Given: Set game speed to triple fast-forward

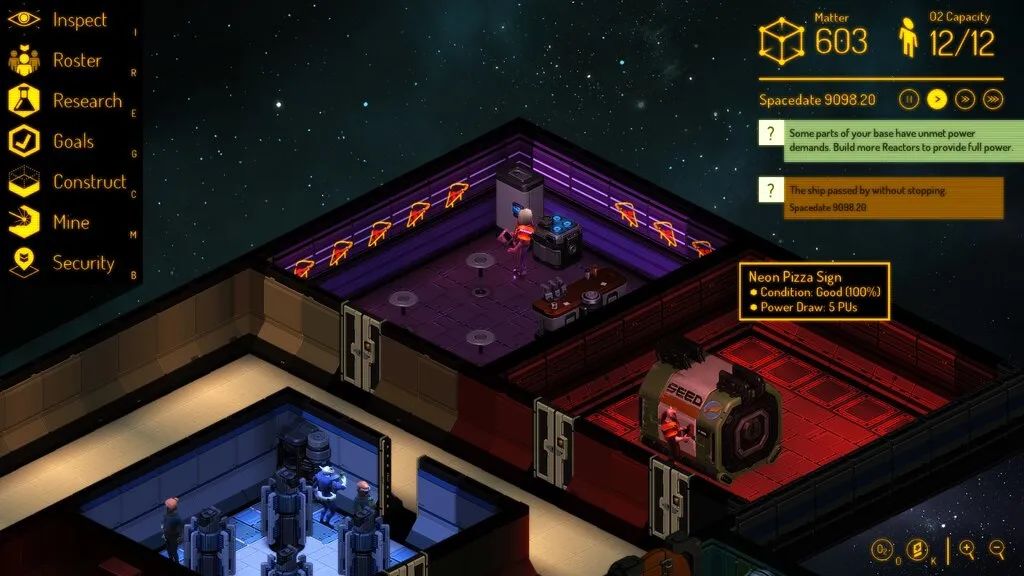Looking at the screenshot, I should 993,99.
